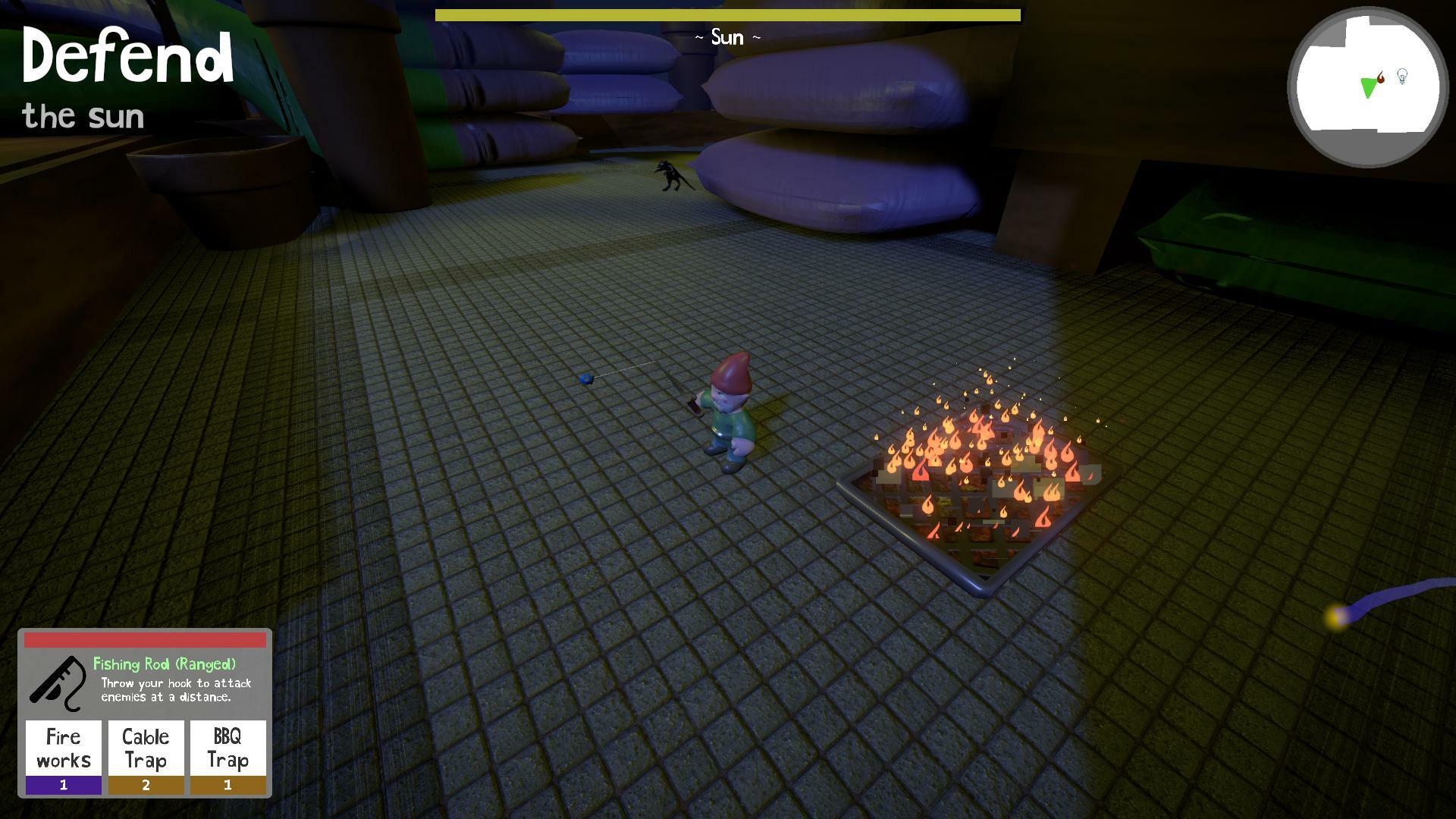Select the Fireworks inventory slot
The width and height of the screenshot is (1456, 819).
pos(63,747)
